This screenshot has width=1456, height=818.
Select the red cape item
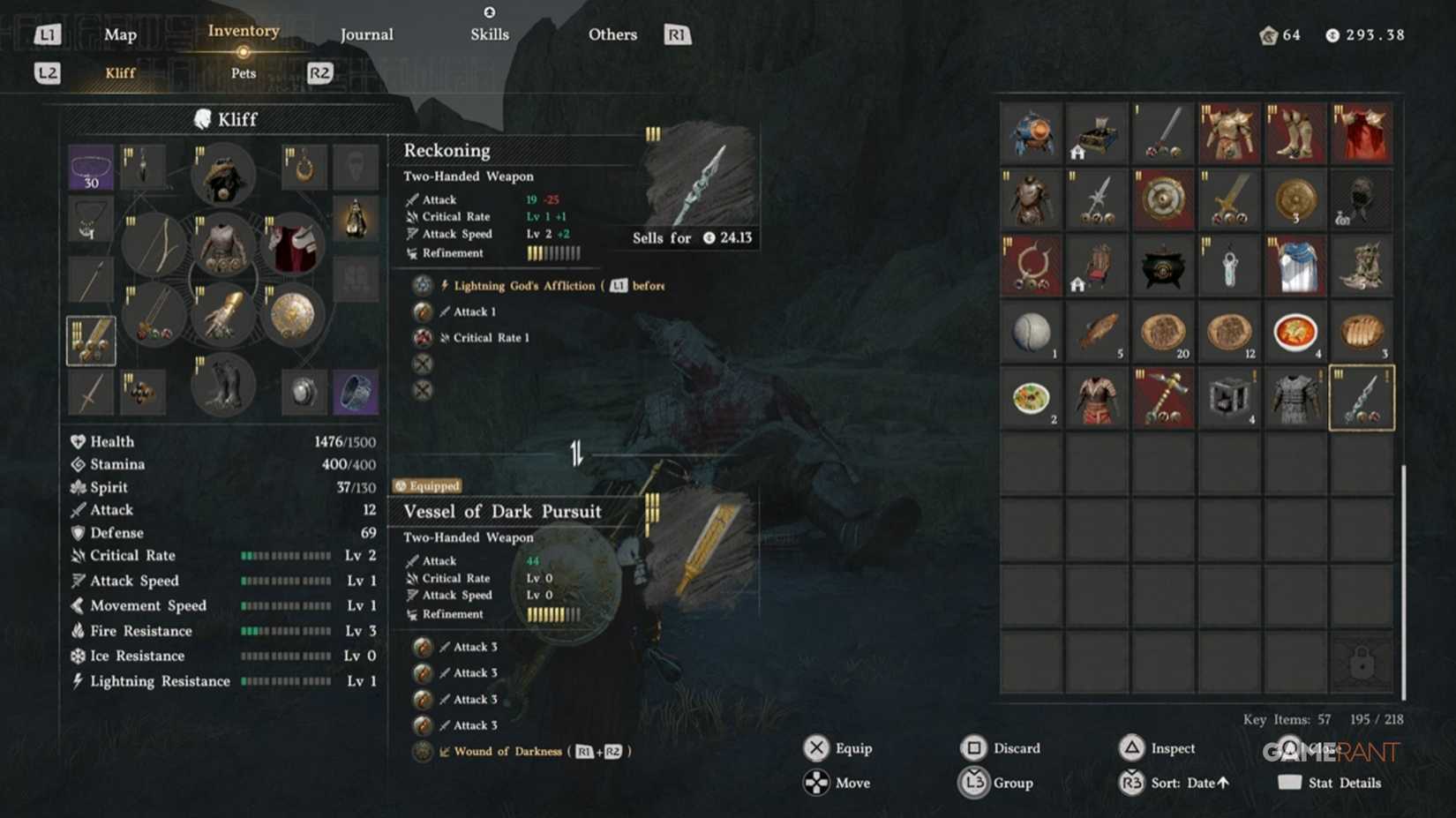click(1362, 132)
